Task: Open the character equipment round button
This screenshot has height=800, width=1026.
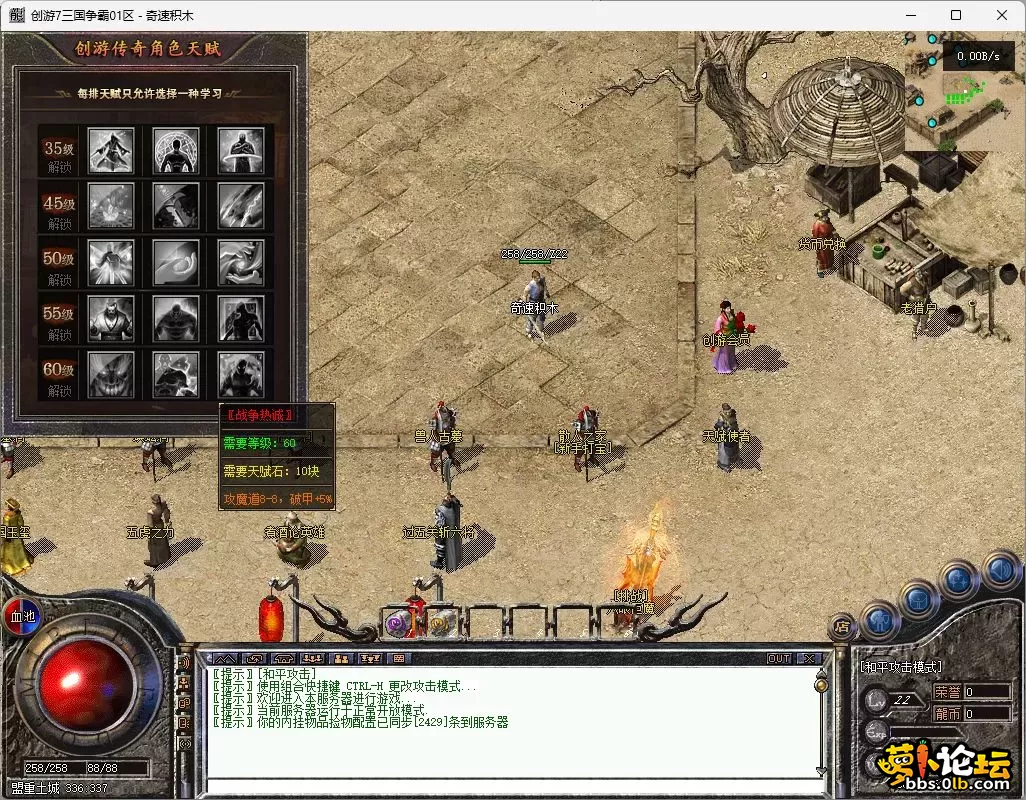Action: click(880, 620)
